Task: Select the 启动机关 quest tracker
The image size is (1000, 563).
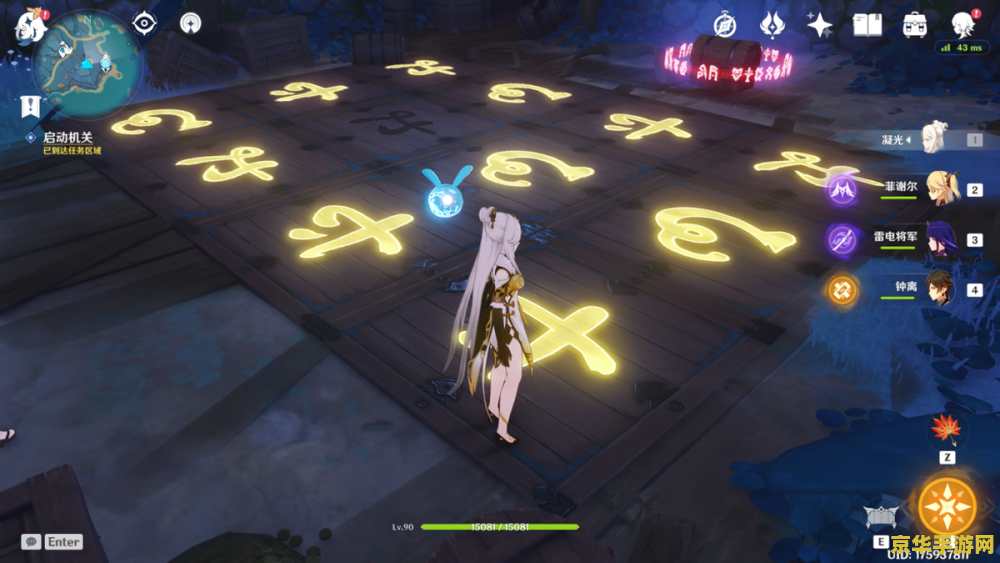Action: coord(68,137)
